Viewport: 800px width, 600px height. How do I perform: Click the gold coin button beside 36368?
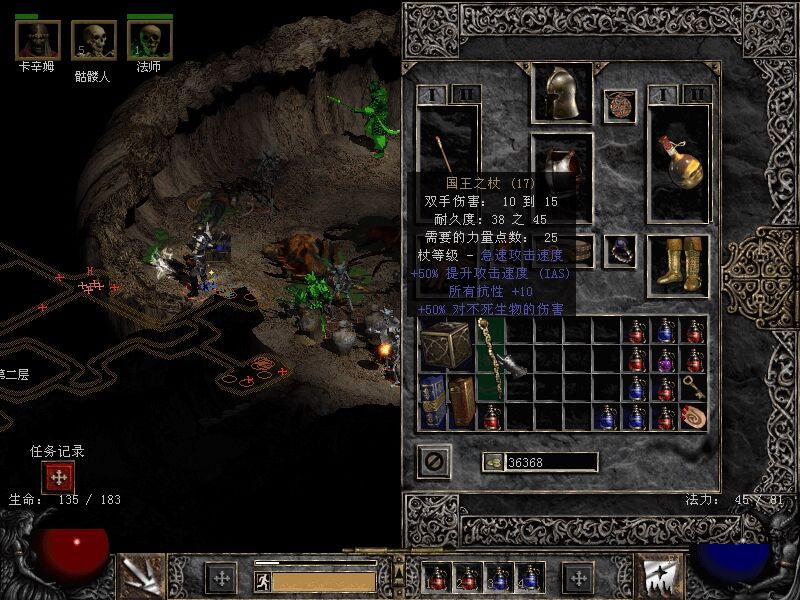coord(492,462)
